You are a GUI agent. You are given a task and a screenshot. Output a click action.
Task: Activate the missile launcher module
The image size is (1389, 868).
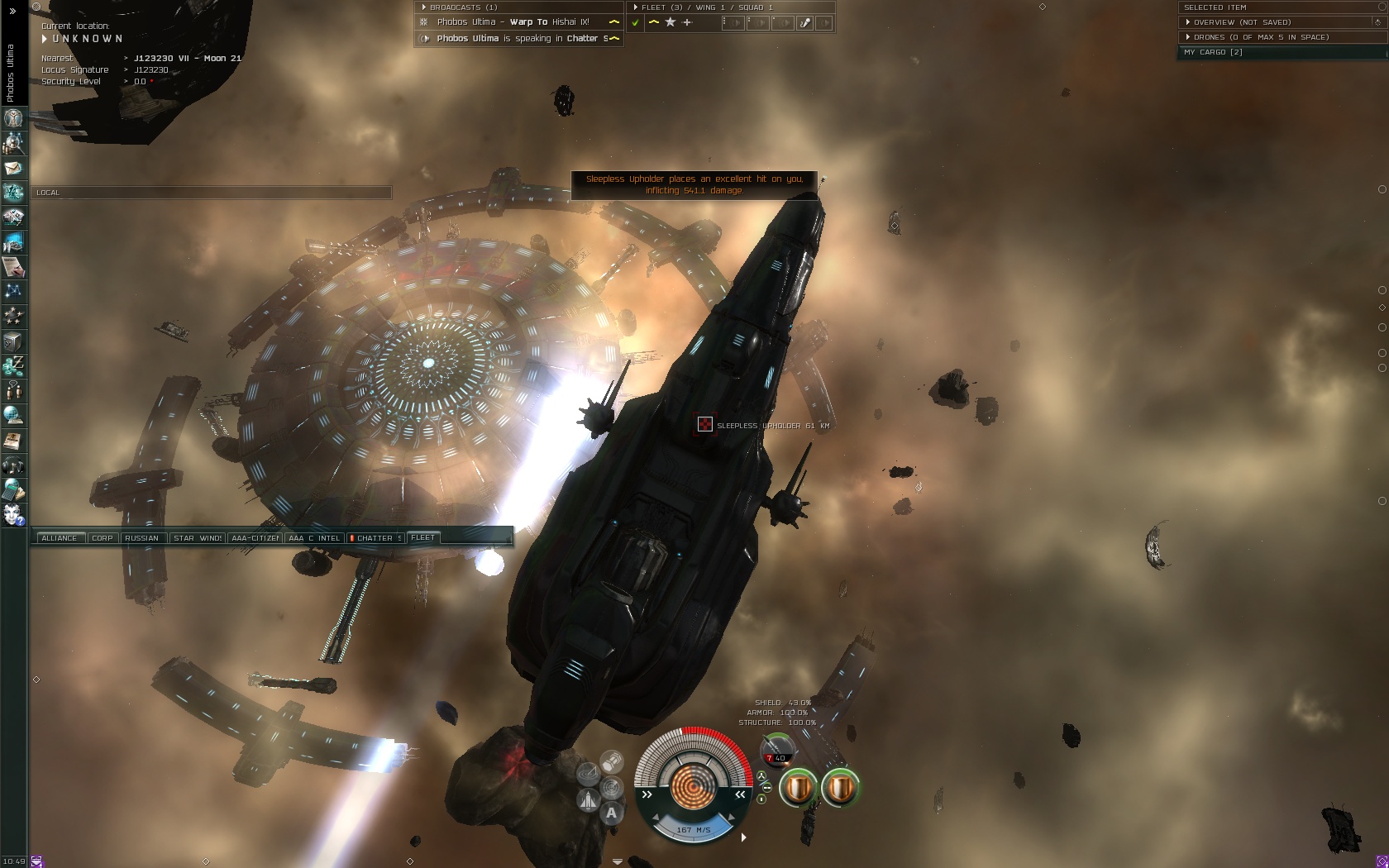(776, 750)
